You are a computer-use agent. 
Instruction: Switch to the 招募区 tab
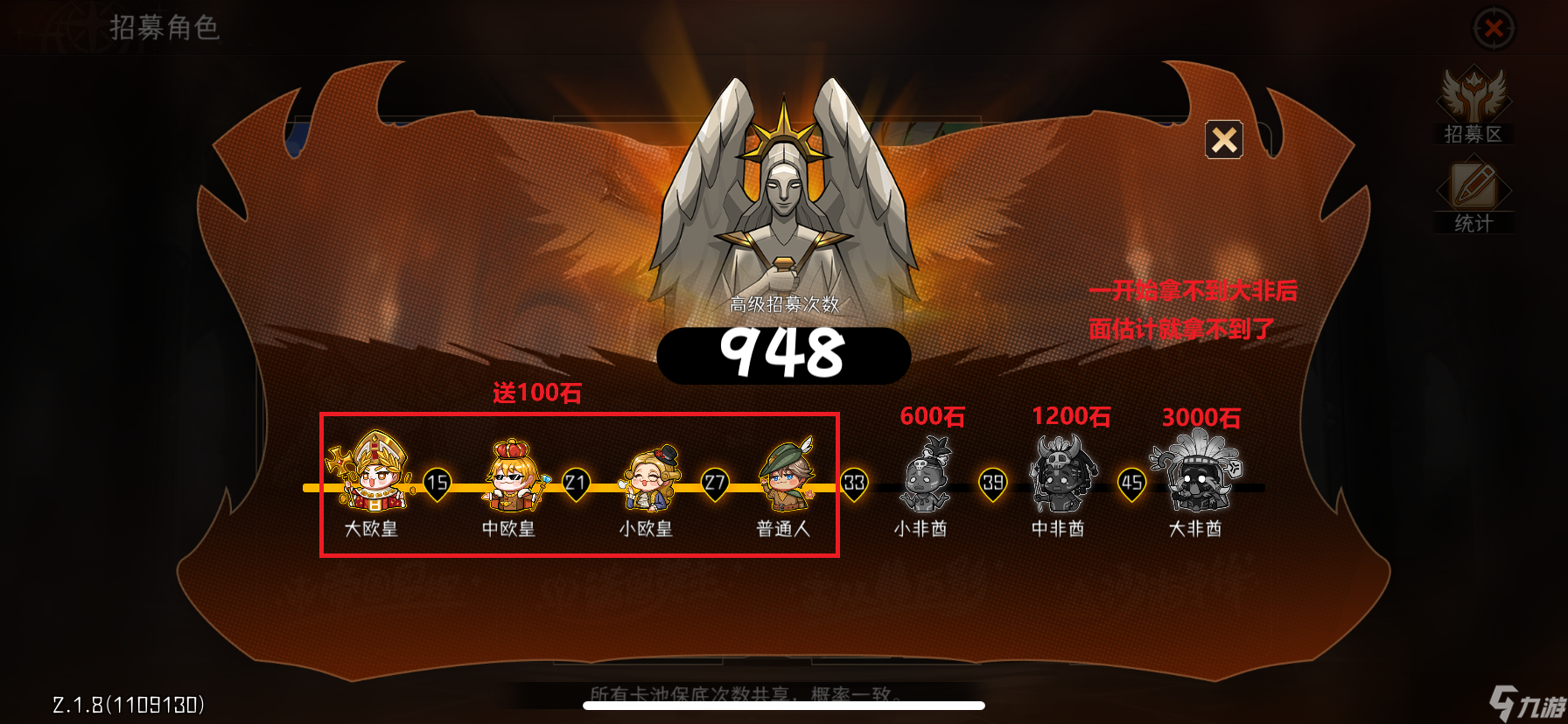1473,114
